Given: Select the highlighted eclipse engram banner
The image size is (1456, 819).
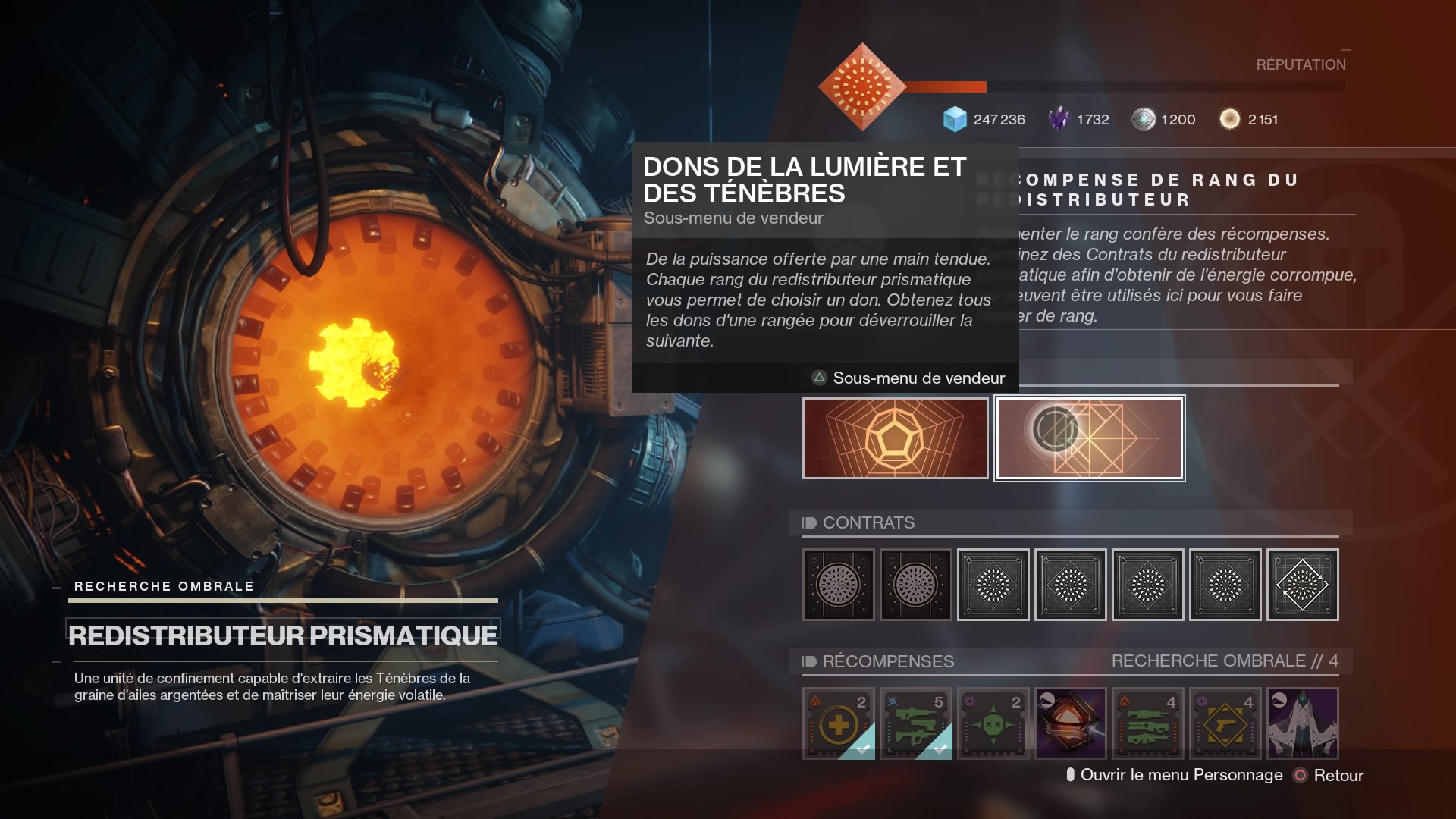Looking at the screenshot, I should pos(1089,438).
